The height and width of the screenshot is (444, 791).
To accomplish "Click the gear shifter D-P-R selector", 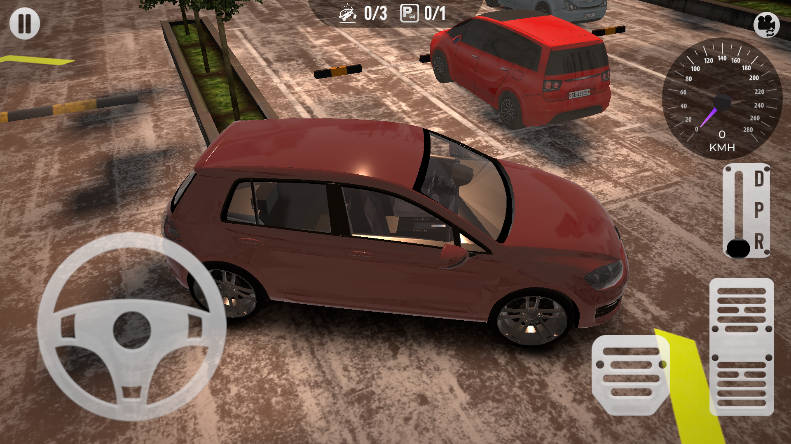I will point(746,211).
